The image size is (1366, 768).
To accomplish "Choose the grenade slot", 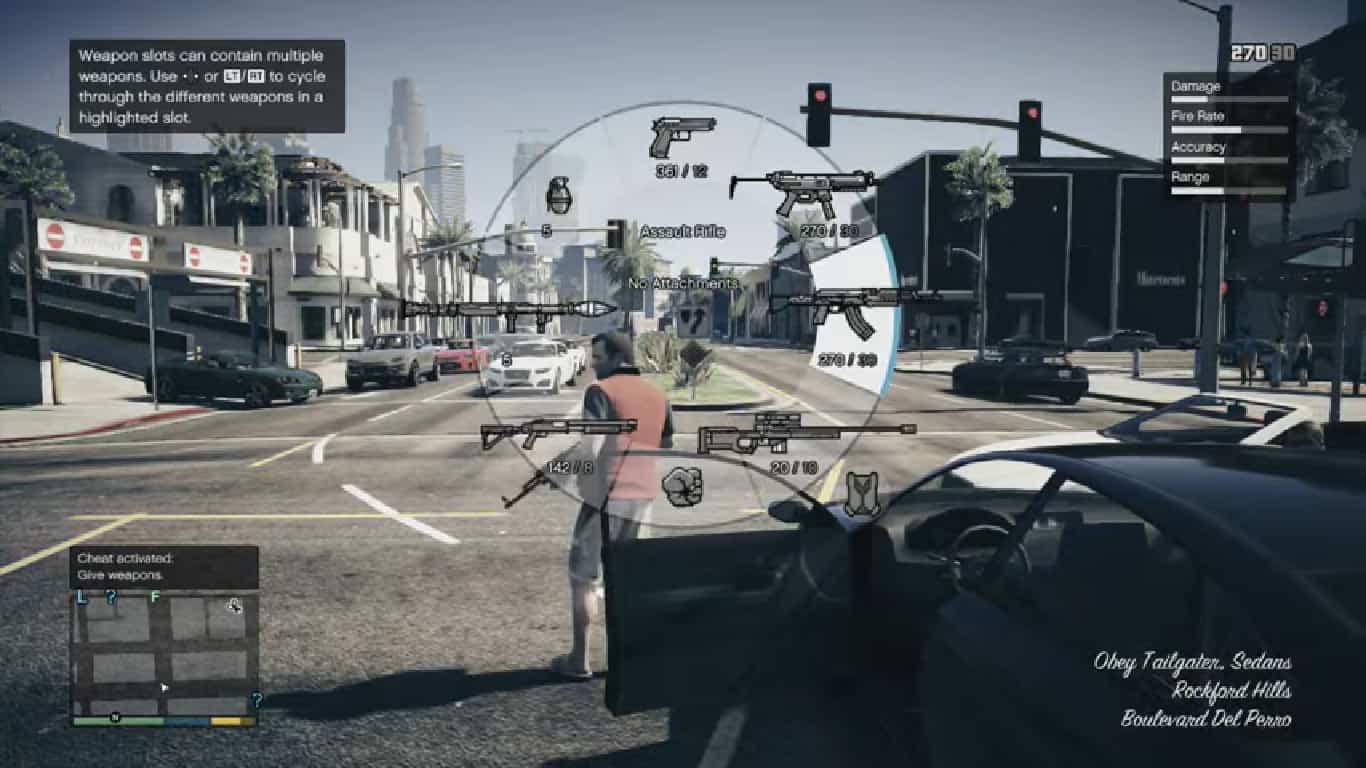I will click(x=559, y=196).
